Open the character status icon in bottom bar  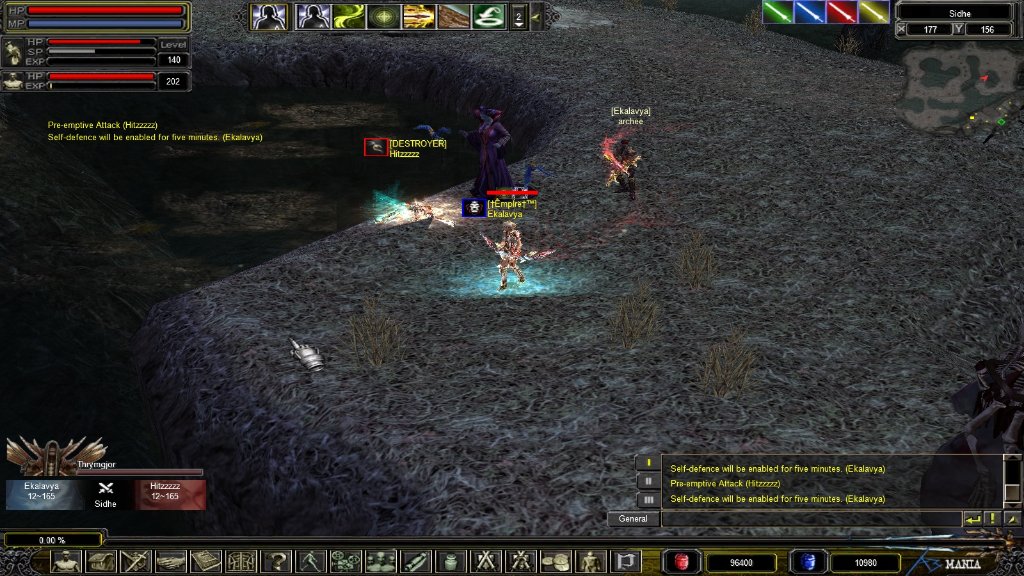[x=66, y=561]
